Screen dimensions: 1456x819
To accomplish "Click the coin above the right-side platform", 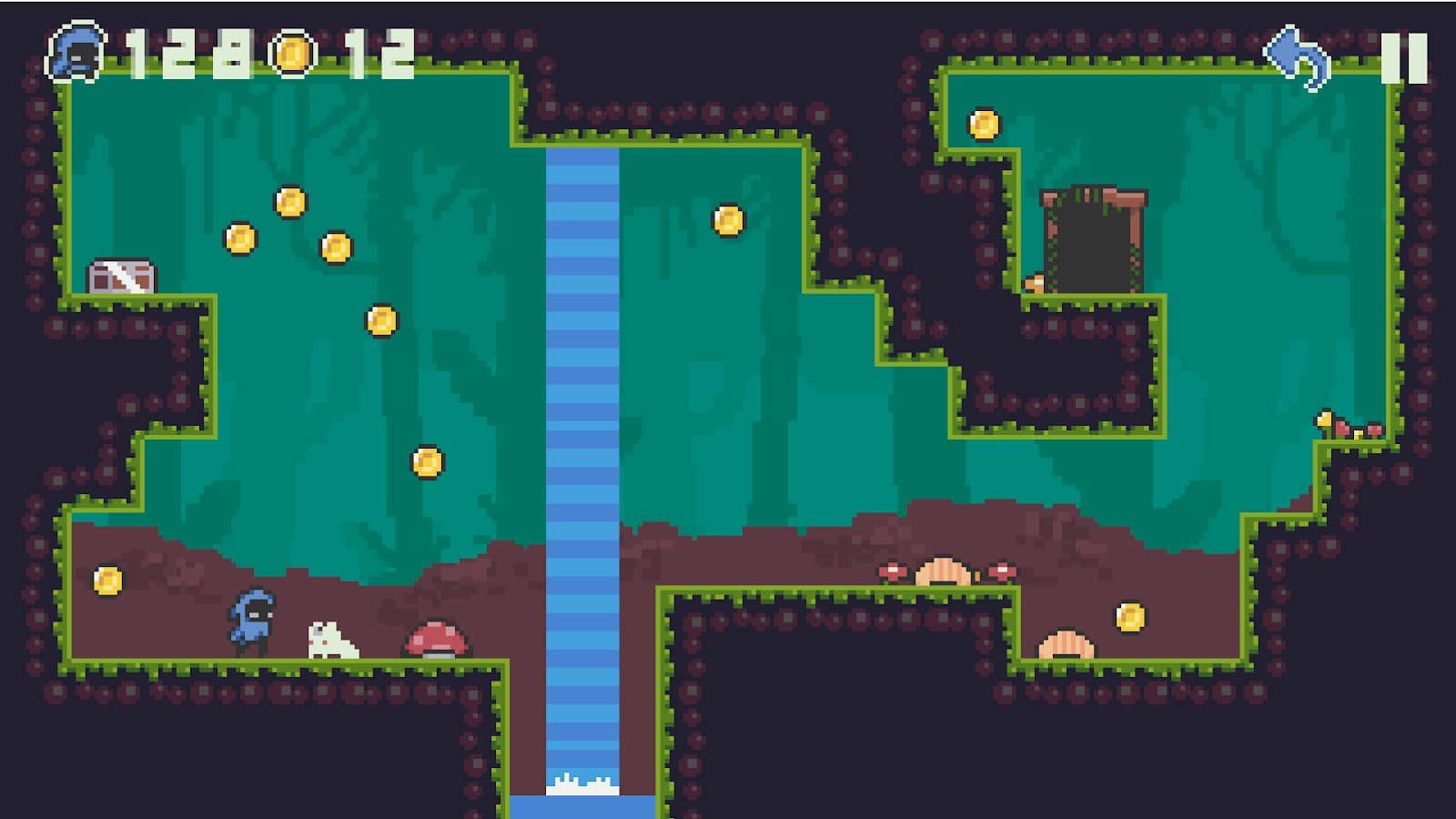I will 985,124.
